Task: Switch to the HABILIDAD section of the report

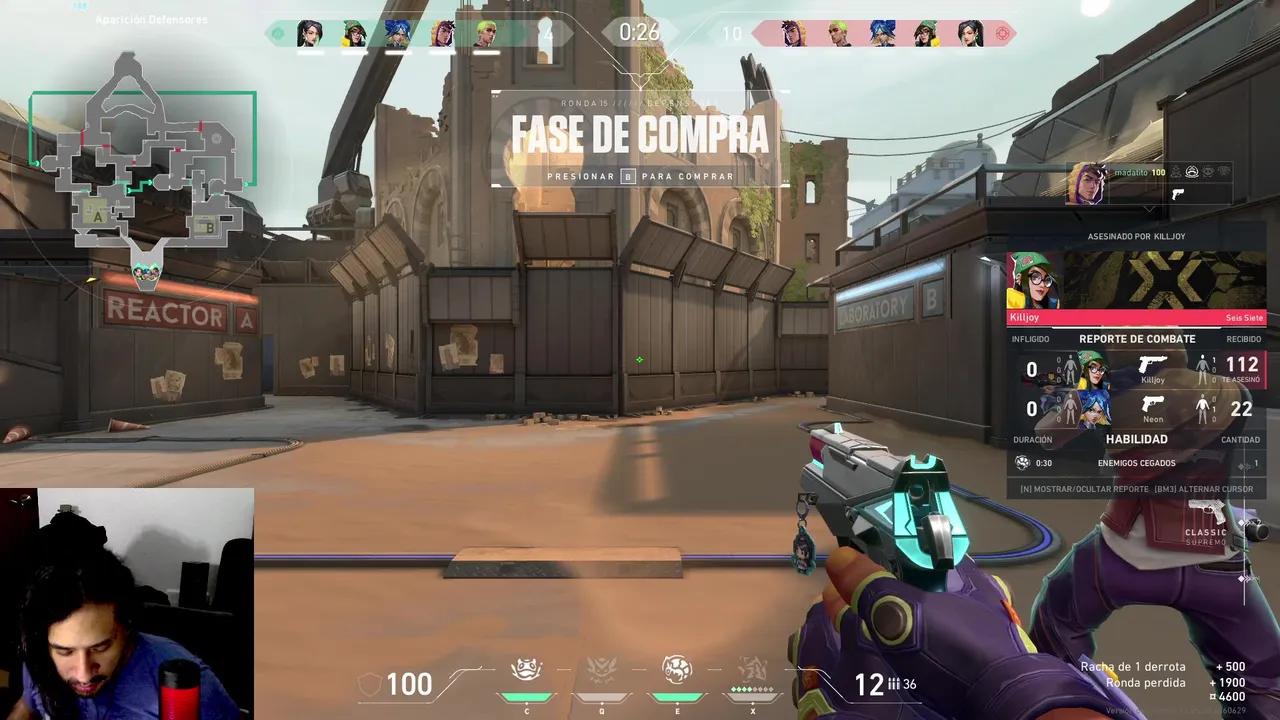Action: [1137, 438]
